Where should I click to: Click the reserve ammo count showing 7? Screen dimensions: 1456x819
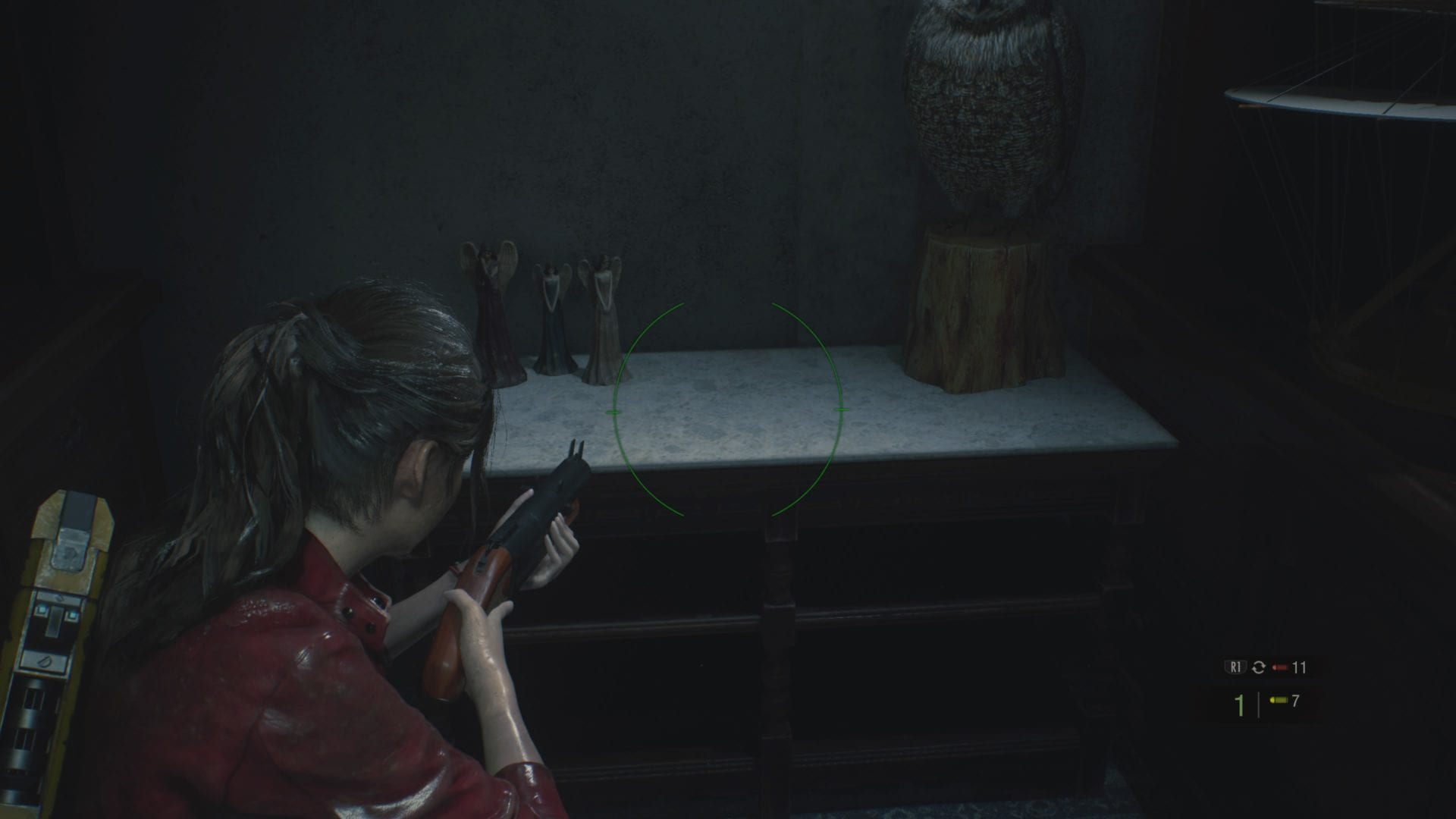click(x=1294, y=701)
